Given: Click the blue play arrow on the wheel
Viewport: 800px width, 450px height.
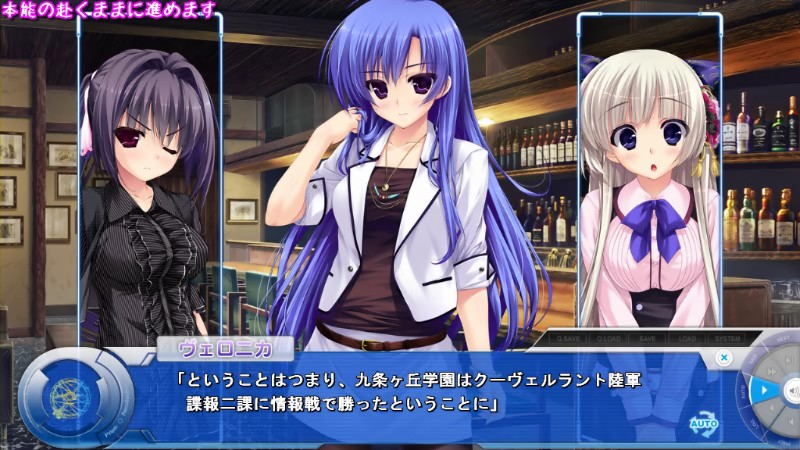Looking at the screenshot, I should 763,389.
